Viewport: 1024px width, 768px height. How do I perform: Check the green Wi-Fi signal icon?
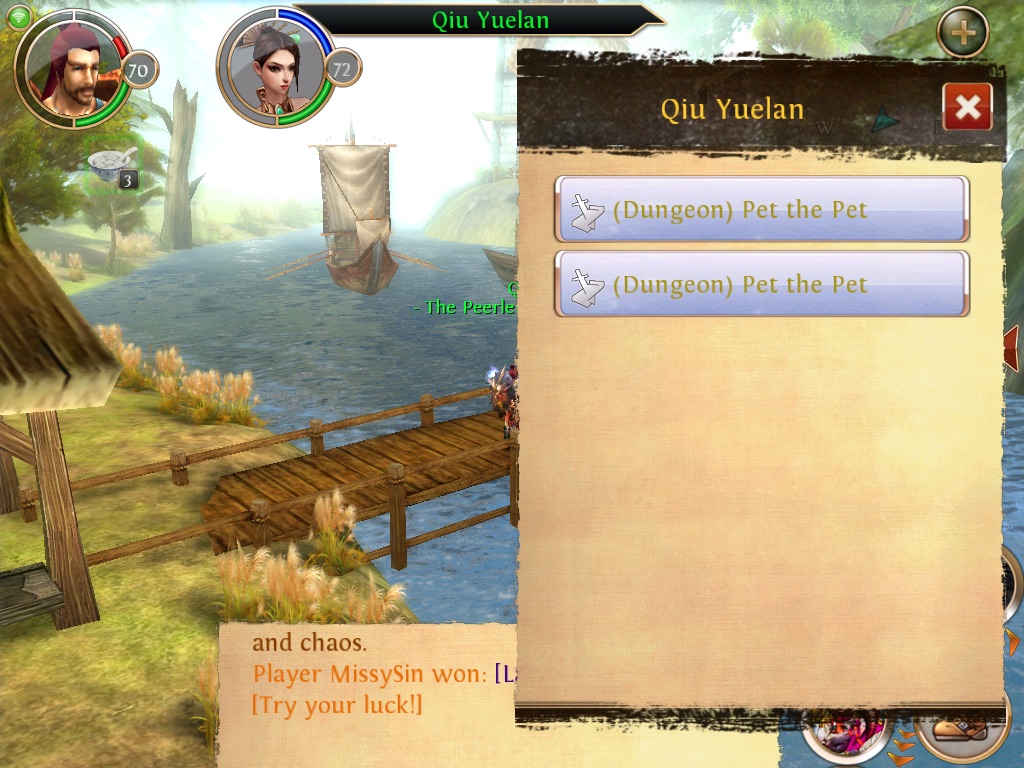coord(19,14)
